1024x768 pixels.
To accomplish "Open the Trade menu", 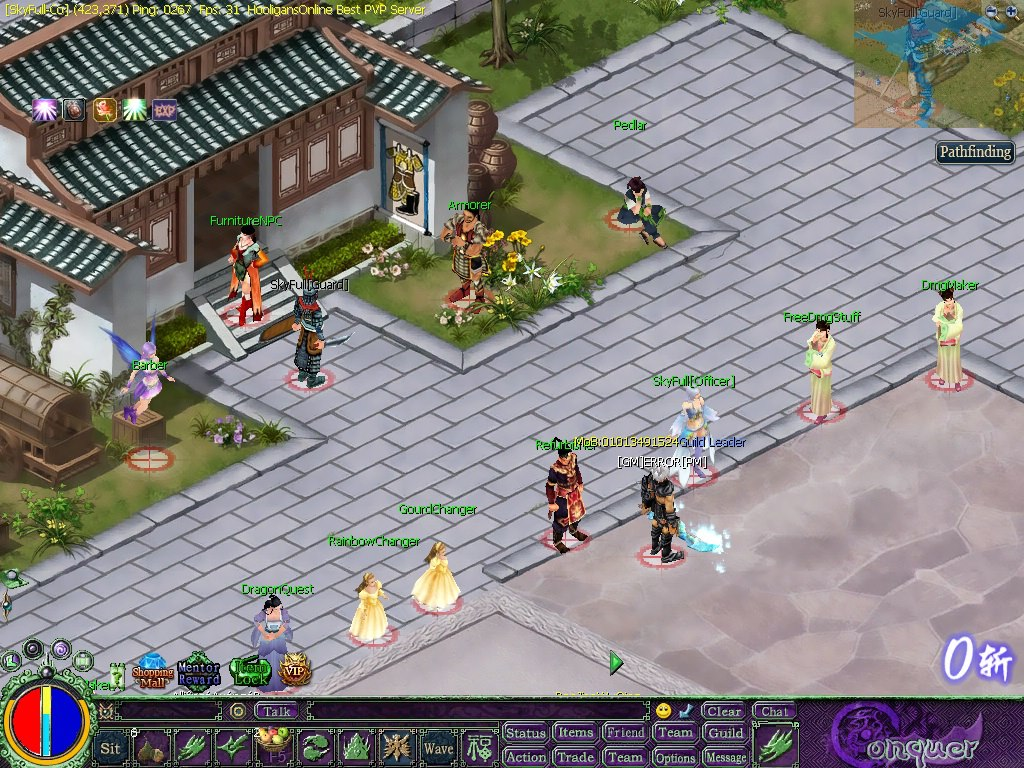I will pos(575,757).
